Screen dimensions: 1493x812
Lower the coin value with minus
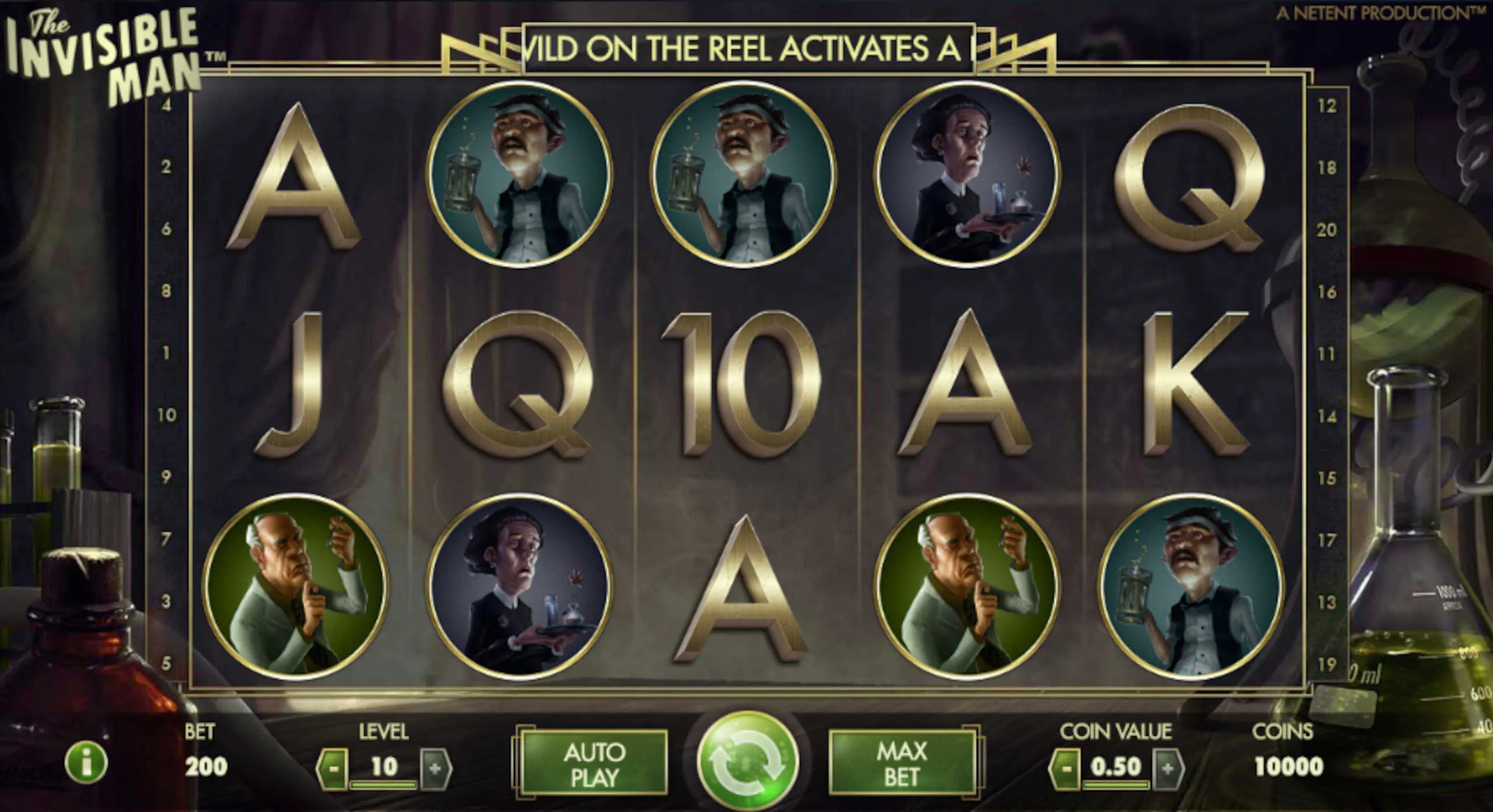coord(1066,768)
